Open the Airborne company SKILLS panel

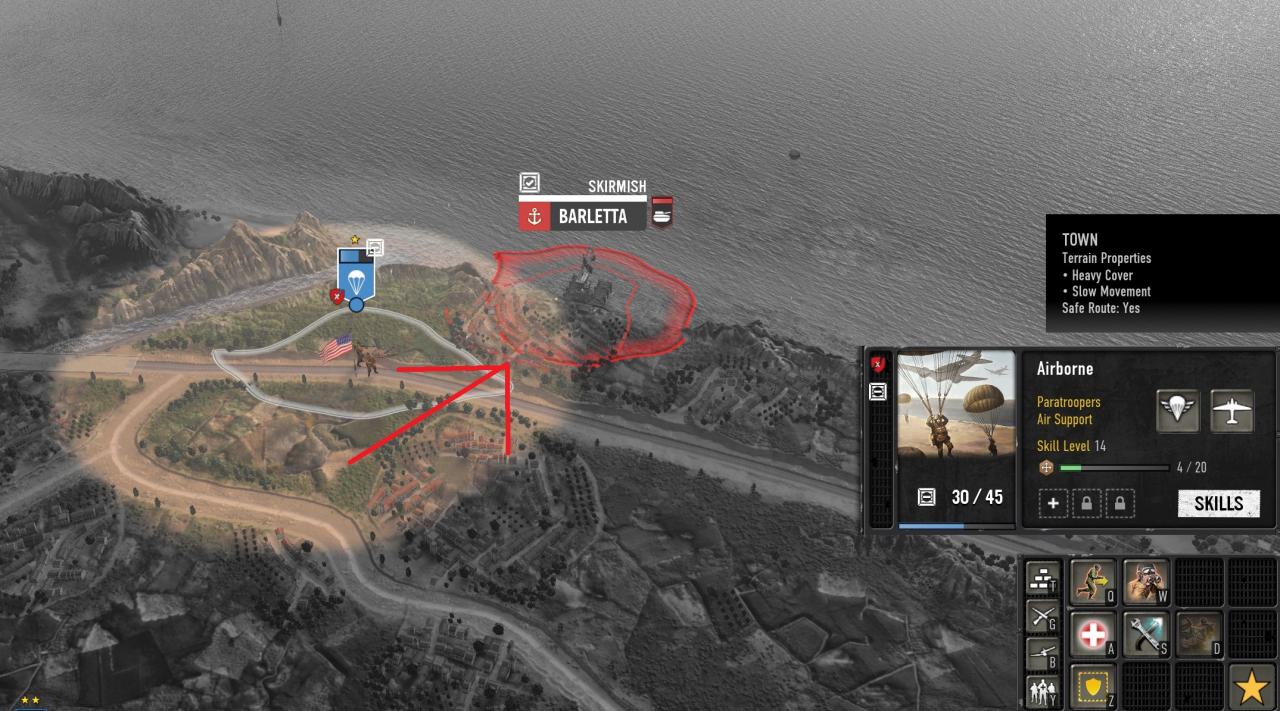[x=1218, y=503]
